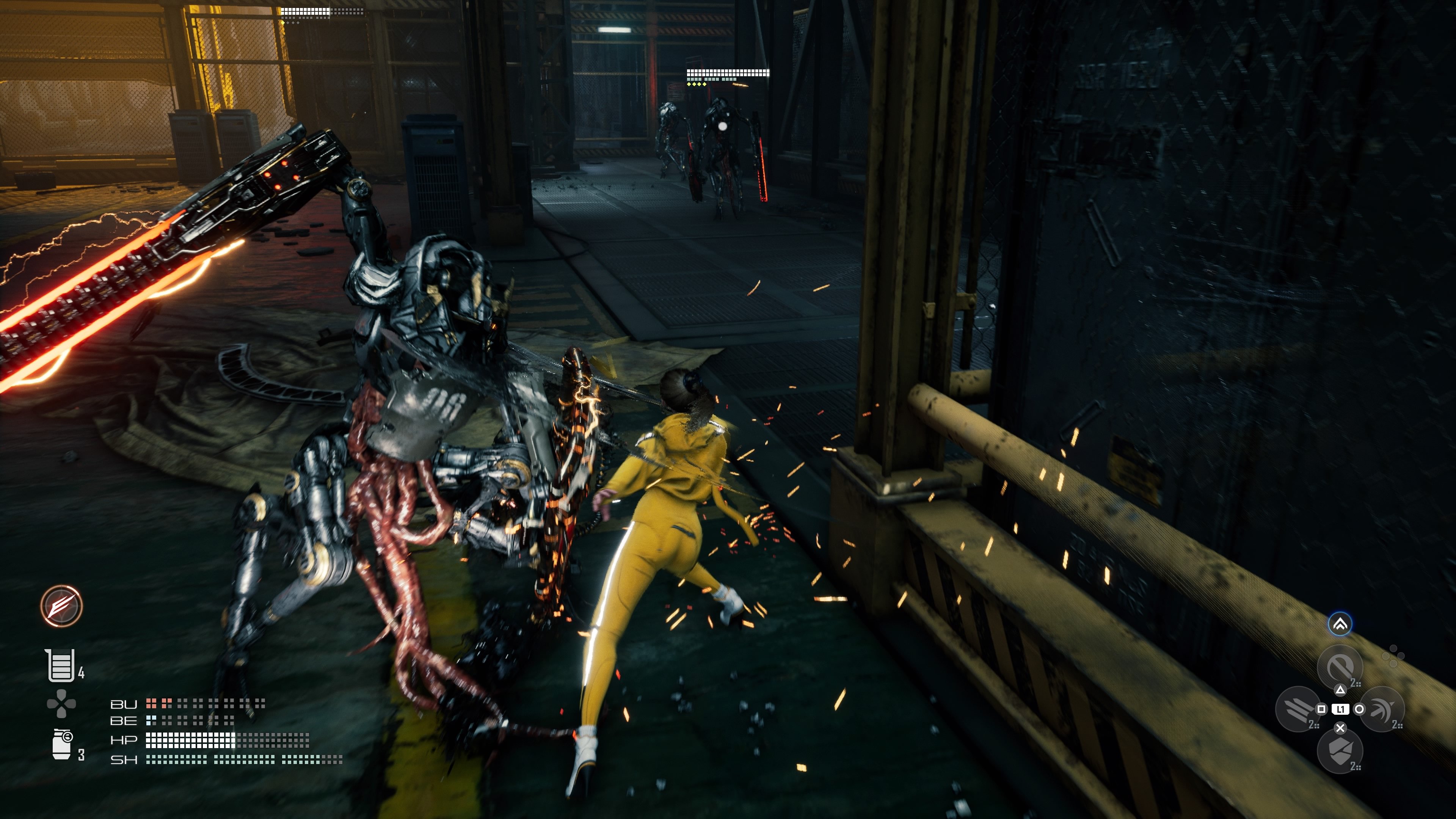Use the cracked shield breaker skill
This screenshot has width=1456, height=819.
click(1340, 751)
